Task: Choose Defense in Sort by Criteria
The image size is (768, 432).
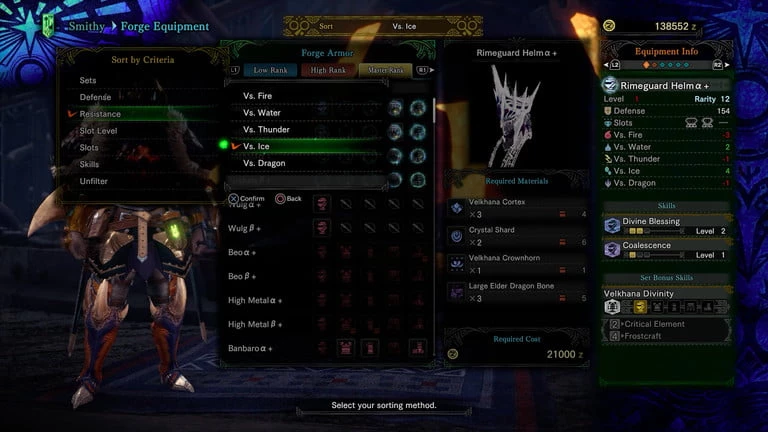Action: point(96,97)
